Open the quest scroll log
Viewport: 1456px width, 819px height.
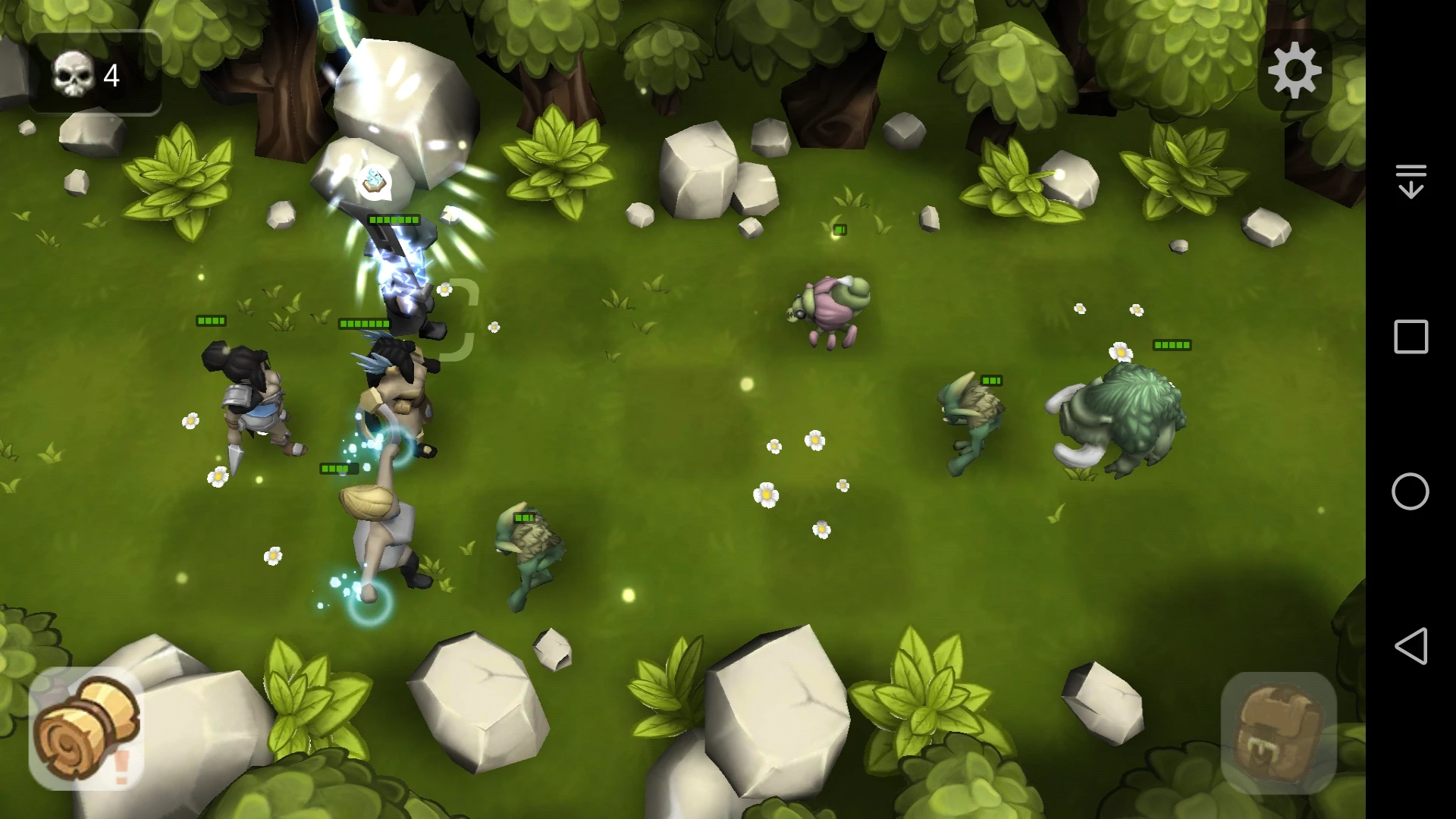coord(86,730)
